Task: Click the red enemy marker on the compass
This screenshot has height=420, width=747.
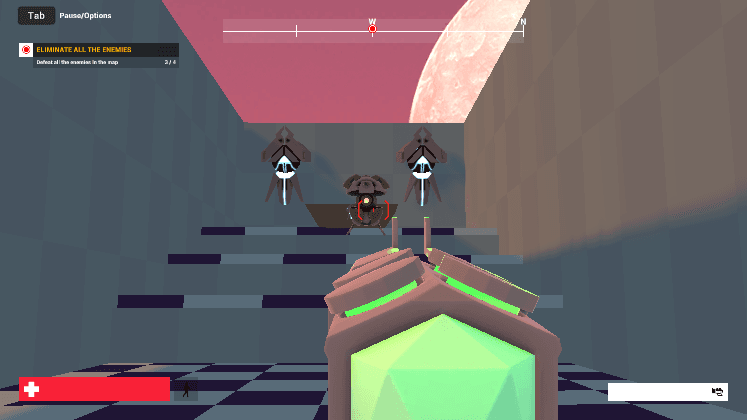Action: (x=372, y=30)
